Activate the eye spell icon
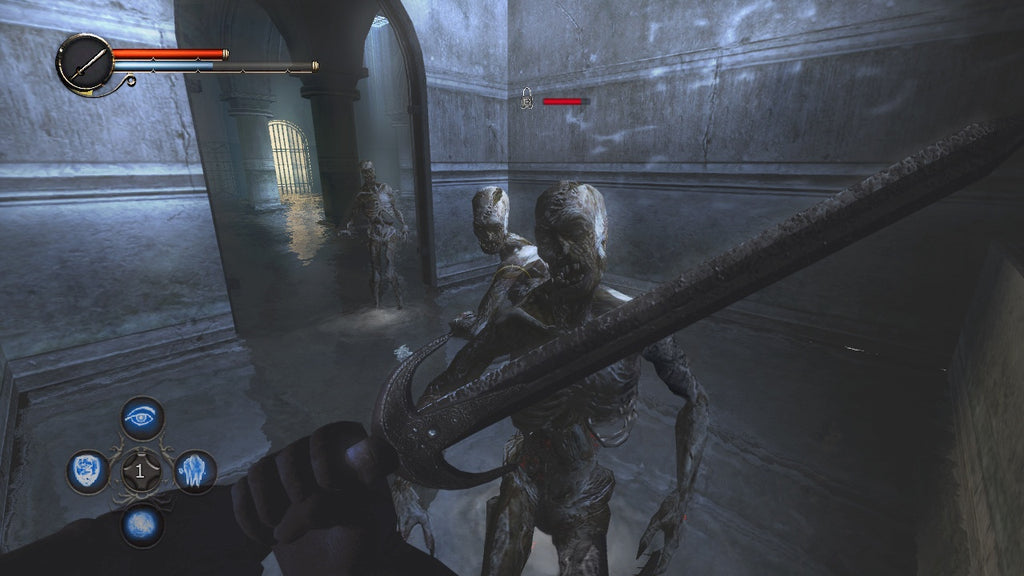Screen dimensions: 1024x576 (x=142, y=418)
